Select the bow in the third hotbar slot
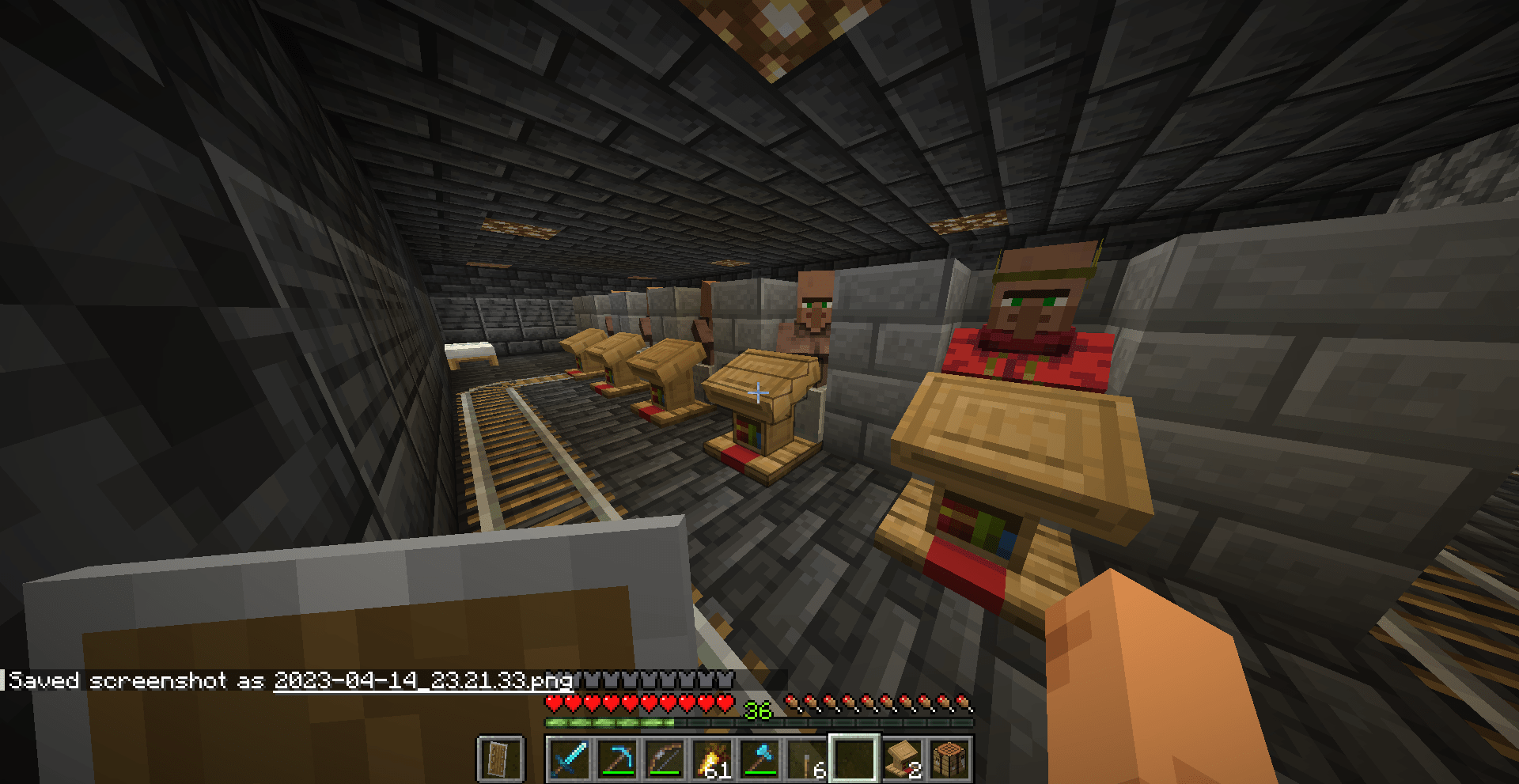Screen dimensions: 1519x784 pyautogui.click(x=663, y=757)
